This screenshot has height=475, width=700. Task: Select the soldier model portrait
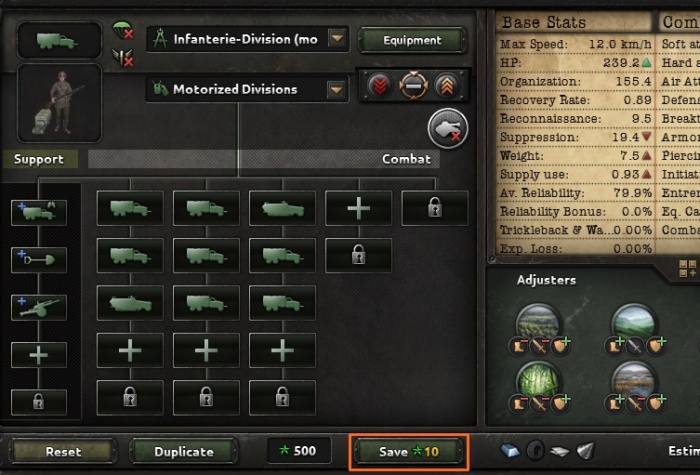(59, 103)
